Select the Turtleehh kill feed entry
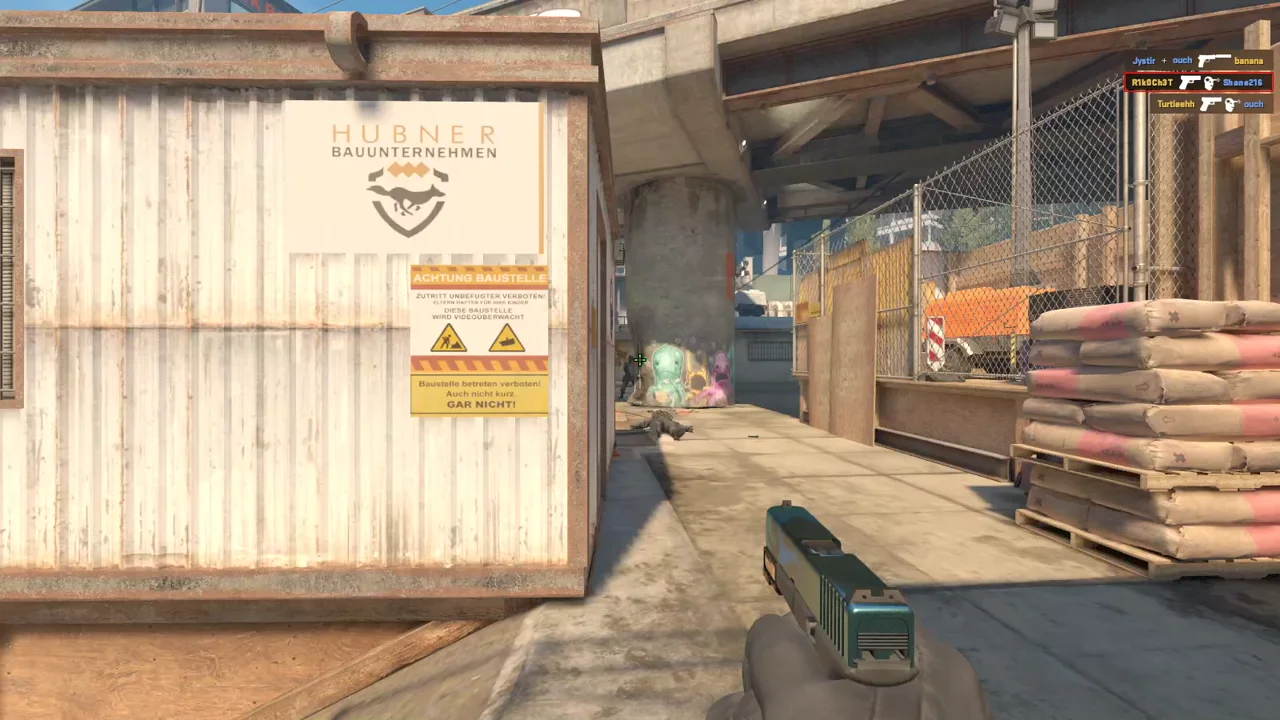The image size is (1280, 720). [x=1210, y=104]
